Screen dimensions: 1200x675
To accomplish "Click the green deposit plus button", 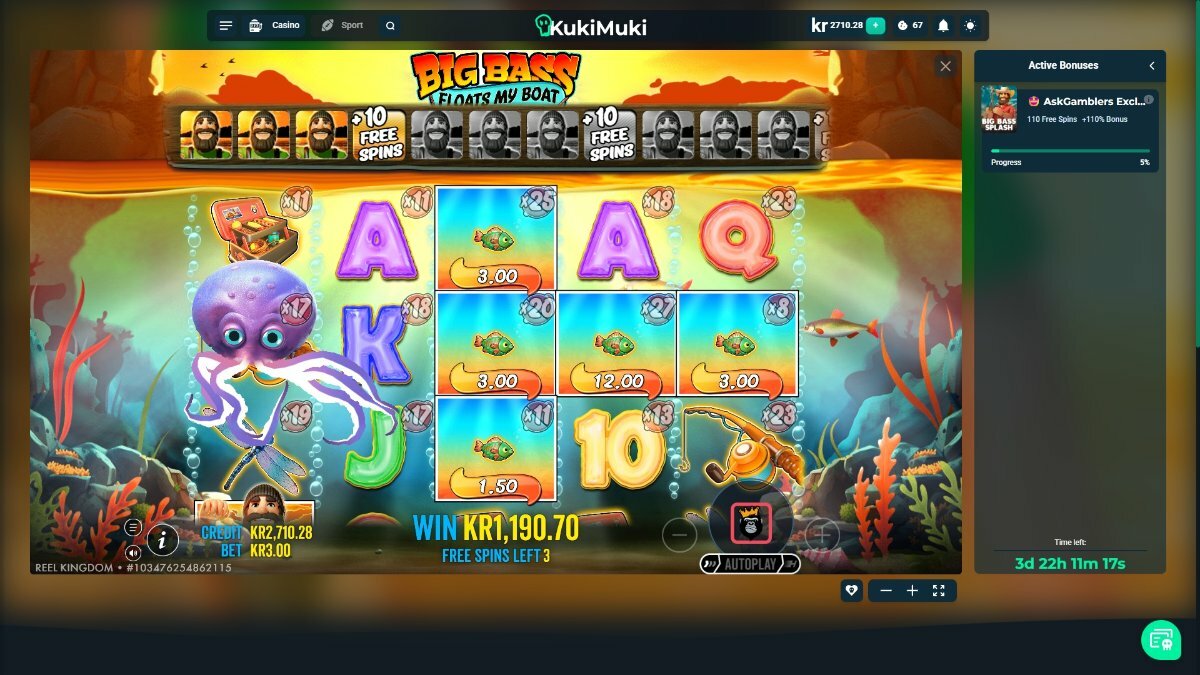I will click(x=876, y=25).
